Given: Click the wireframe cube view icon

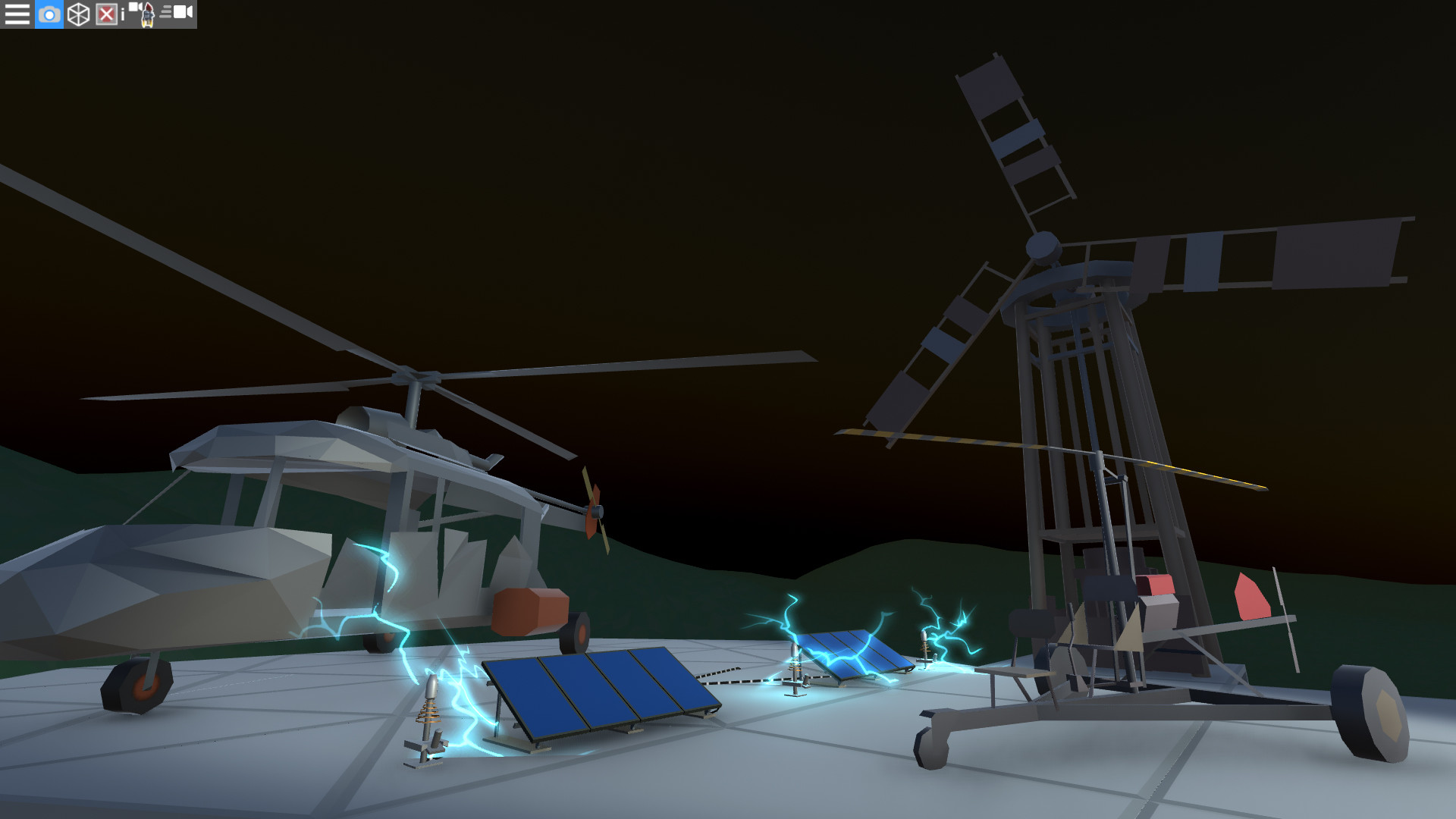Looking at the screenshot, I should click(x=77, y=14).
